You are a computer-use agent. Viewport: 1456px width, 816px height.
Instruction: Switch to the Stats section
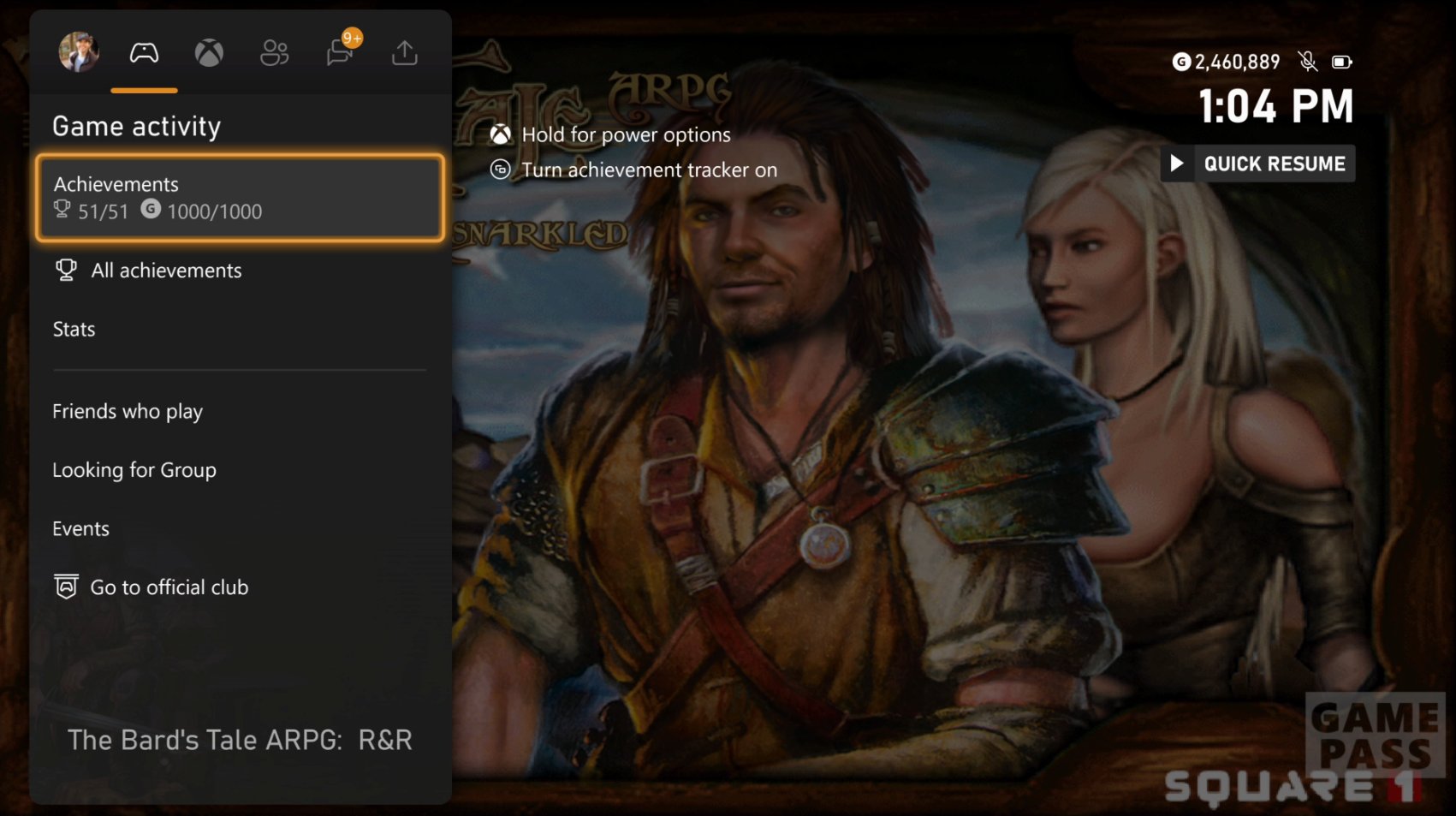click(74, 329)
